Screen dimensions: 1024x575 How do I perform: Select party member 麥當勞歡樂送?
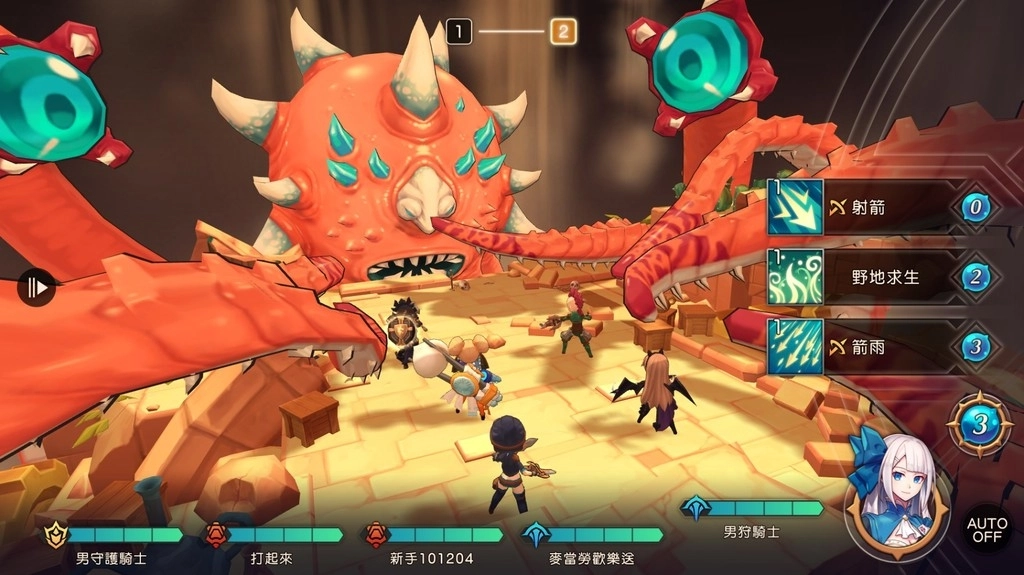click(x=592, y=545)
